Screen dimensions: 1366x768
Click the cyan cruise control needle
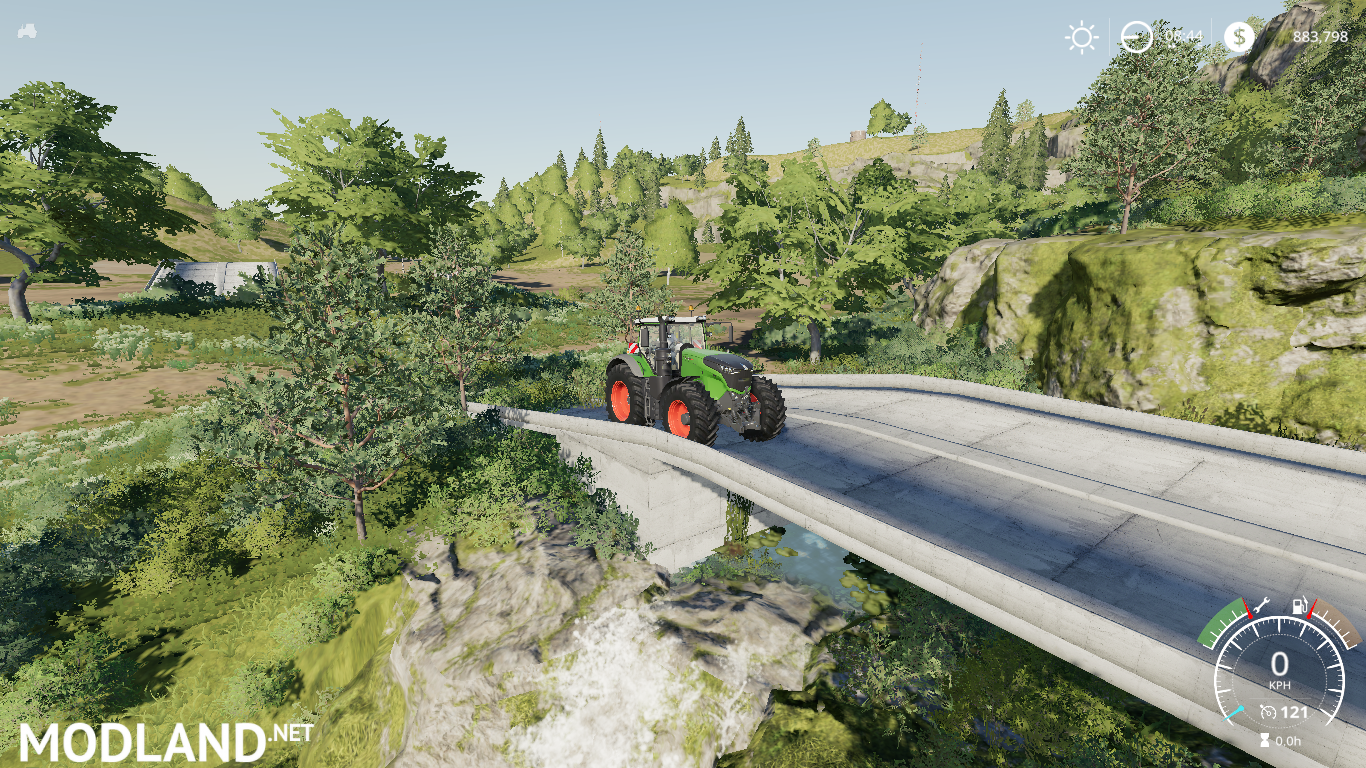click(x=1234, y=713)
